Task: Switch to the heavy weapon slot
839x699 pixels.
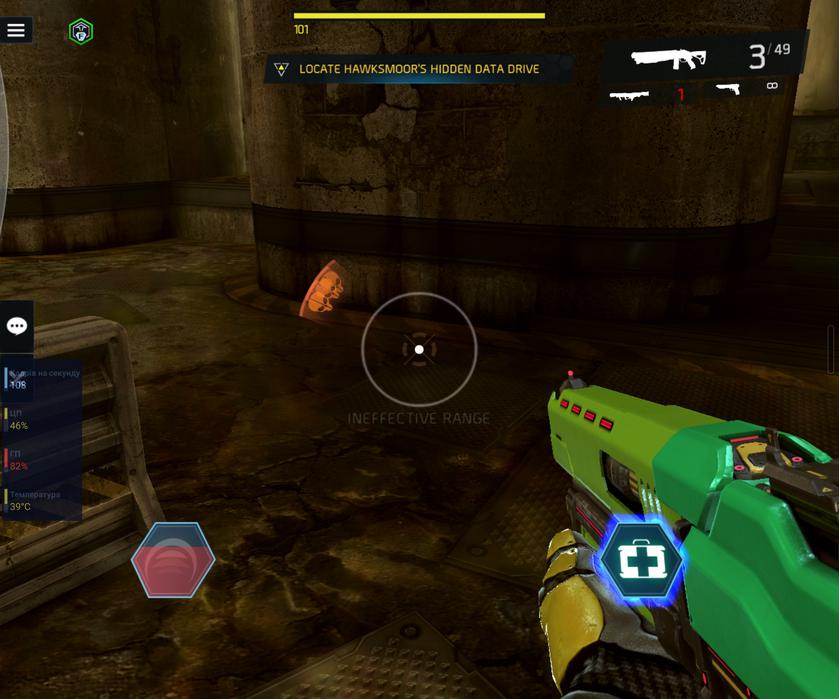Action: (x=647, y=94)
